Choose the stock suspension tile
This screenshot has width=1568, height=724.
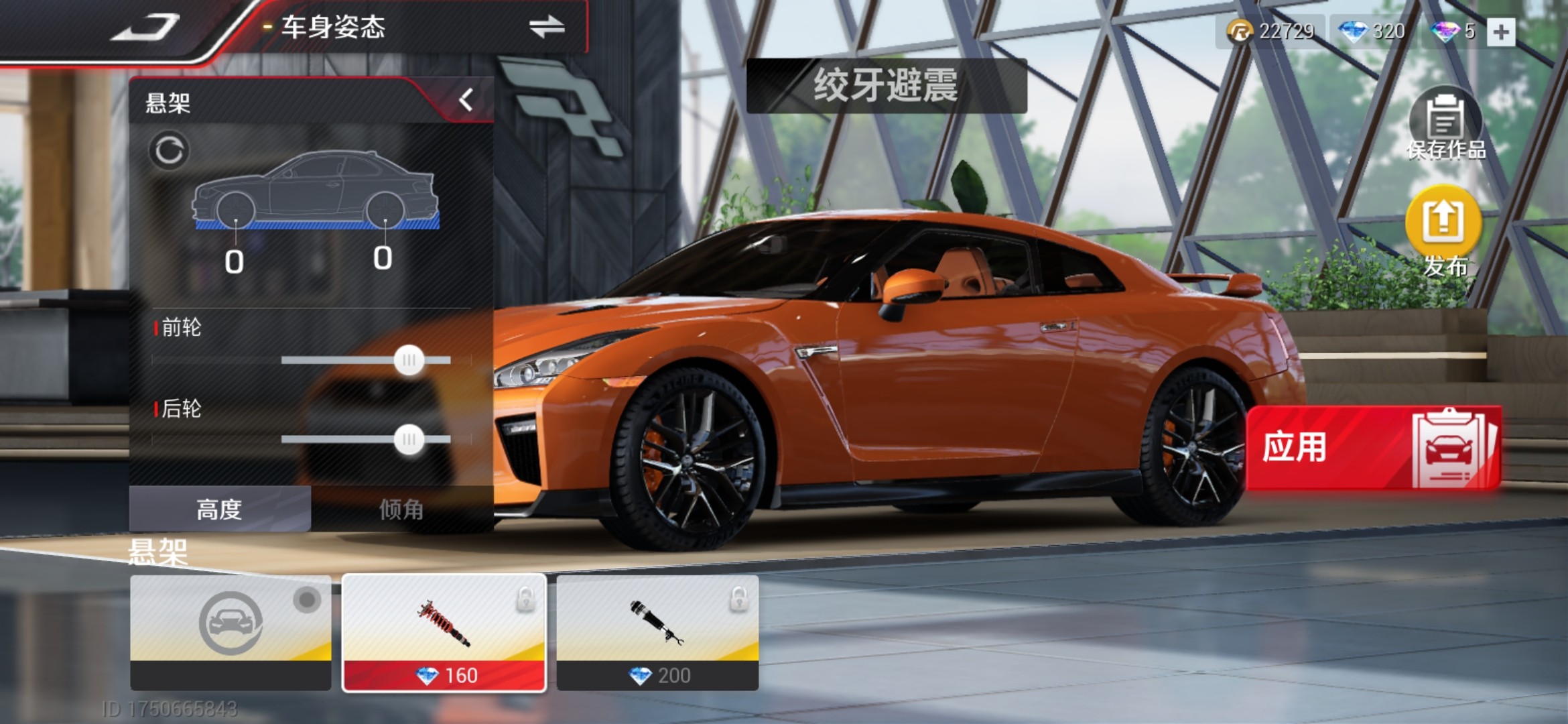click(x=231, y=631)
